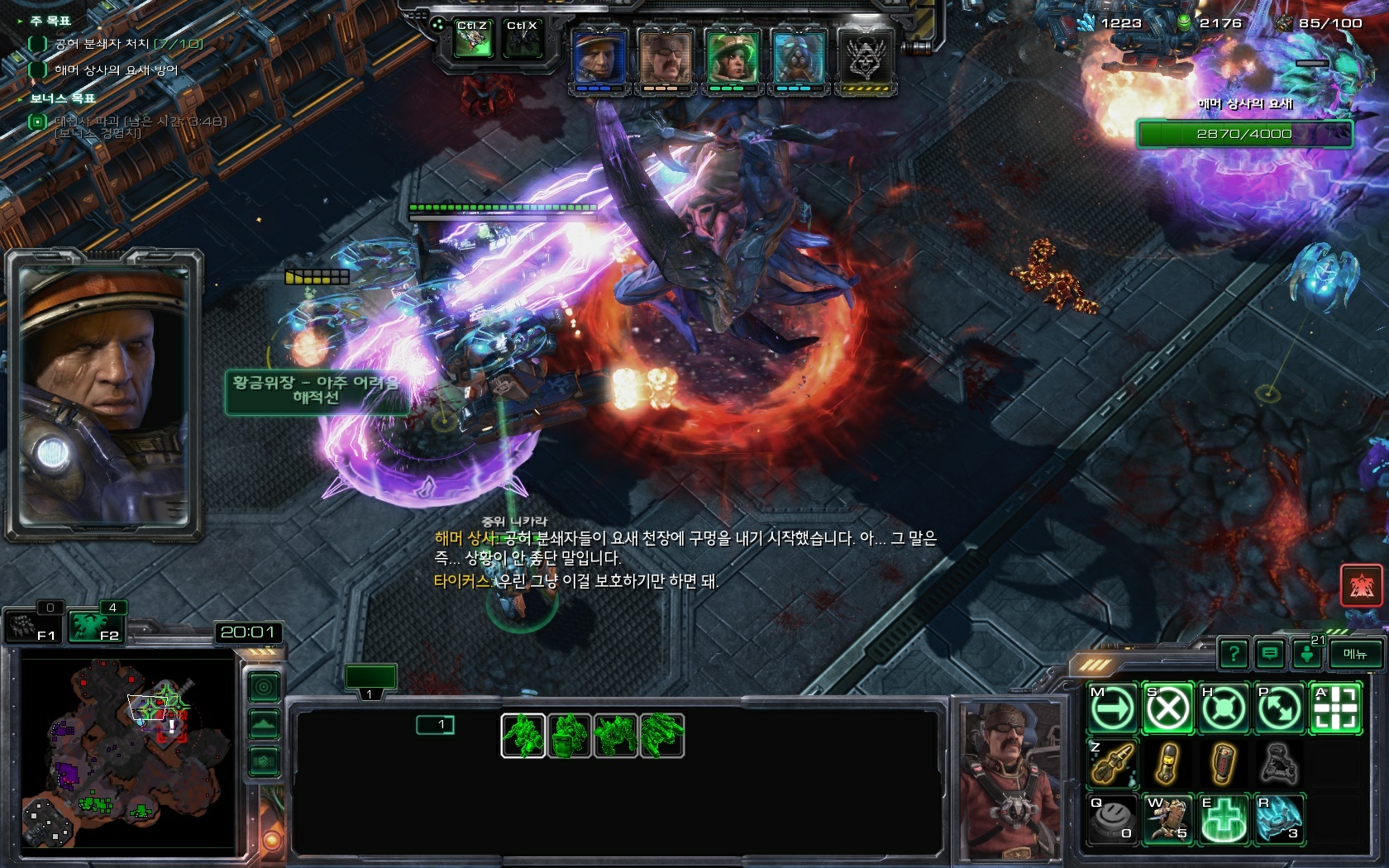Open the 메뉴 game menu

click(x=1355, y=654)
